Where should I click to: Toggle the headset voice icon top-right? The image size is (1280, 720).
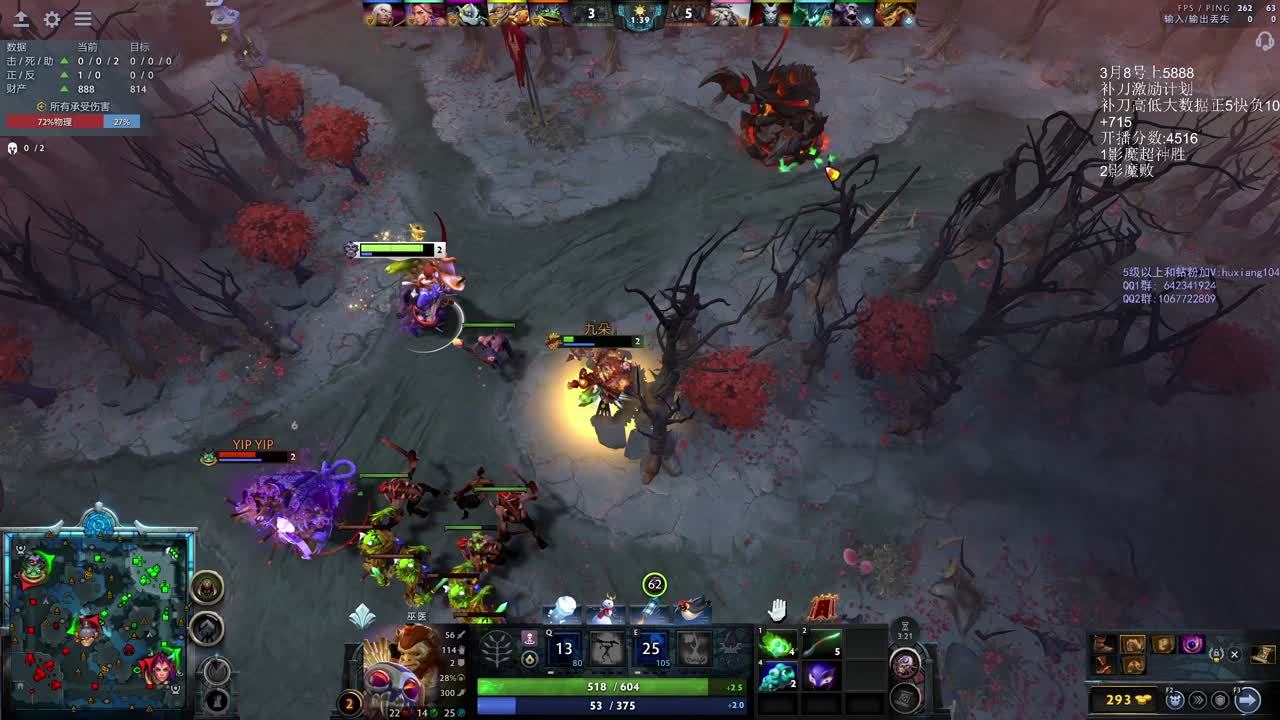point(1265,41)
